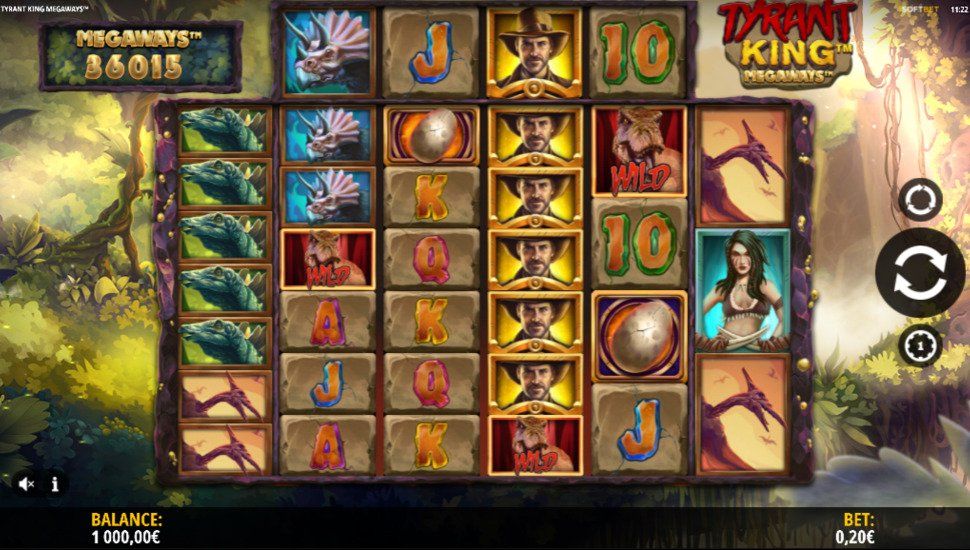Open the game info "i" button

tap(55, 484)
